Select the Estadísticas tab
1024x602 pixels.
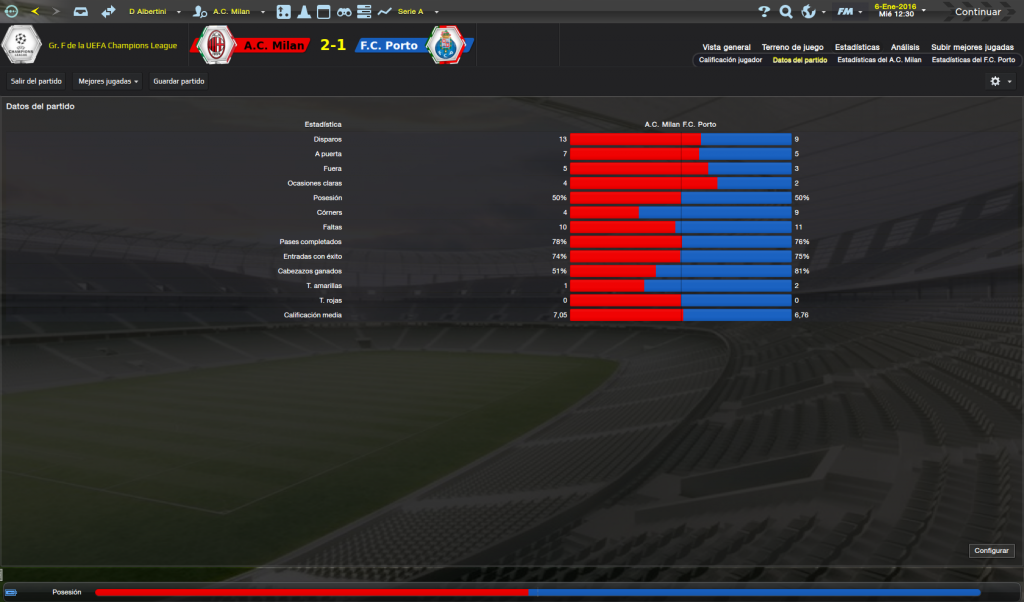857,47
